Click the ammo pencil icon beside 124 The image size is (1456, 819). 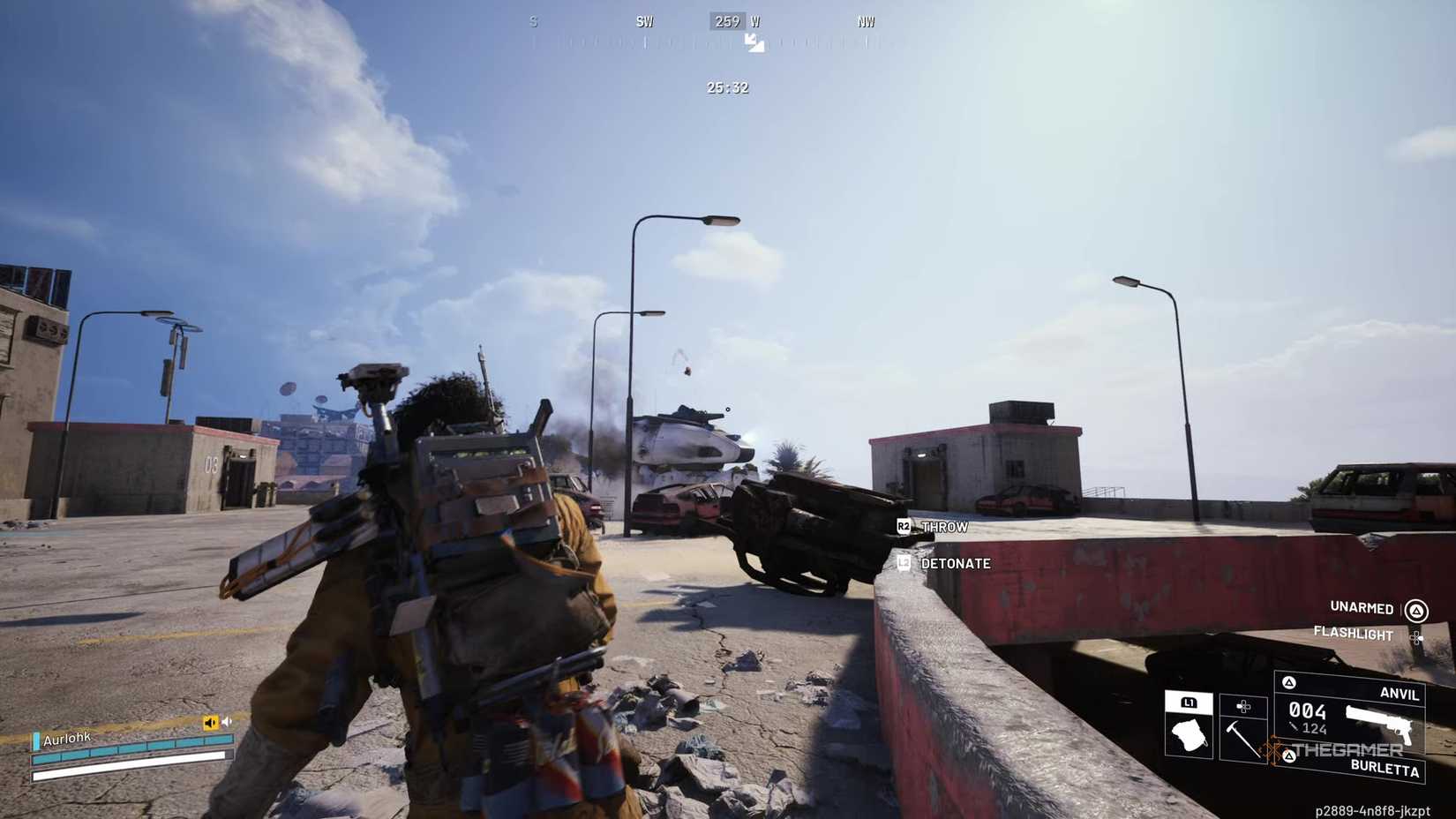point(1294,726)
